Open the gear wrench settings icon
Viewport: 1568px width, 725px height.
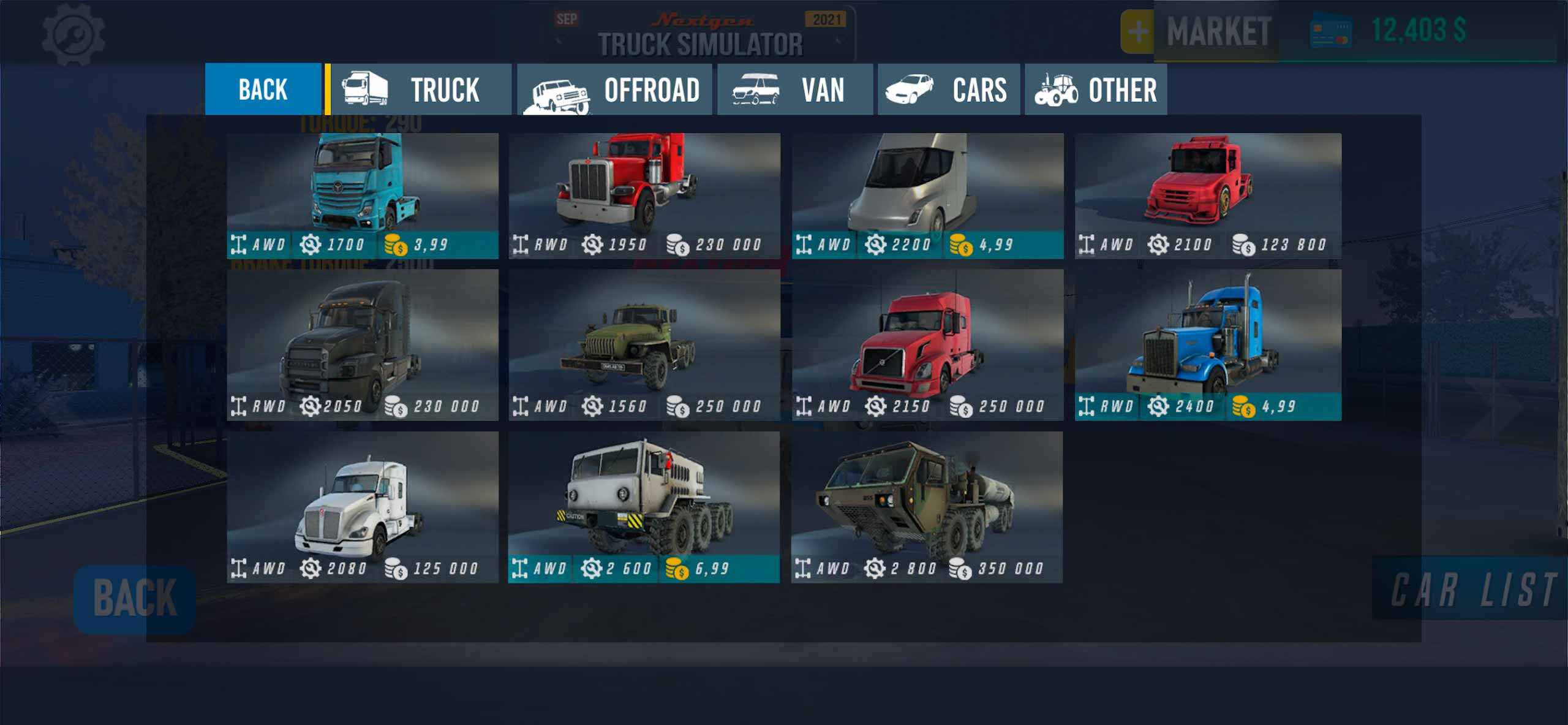pyautogui.click(x=73, y=34)
